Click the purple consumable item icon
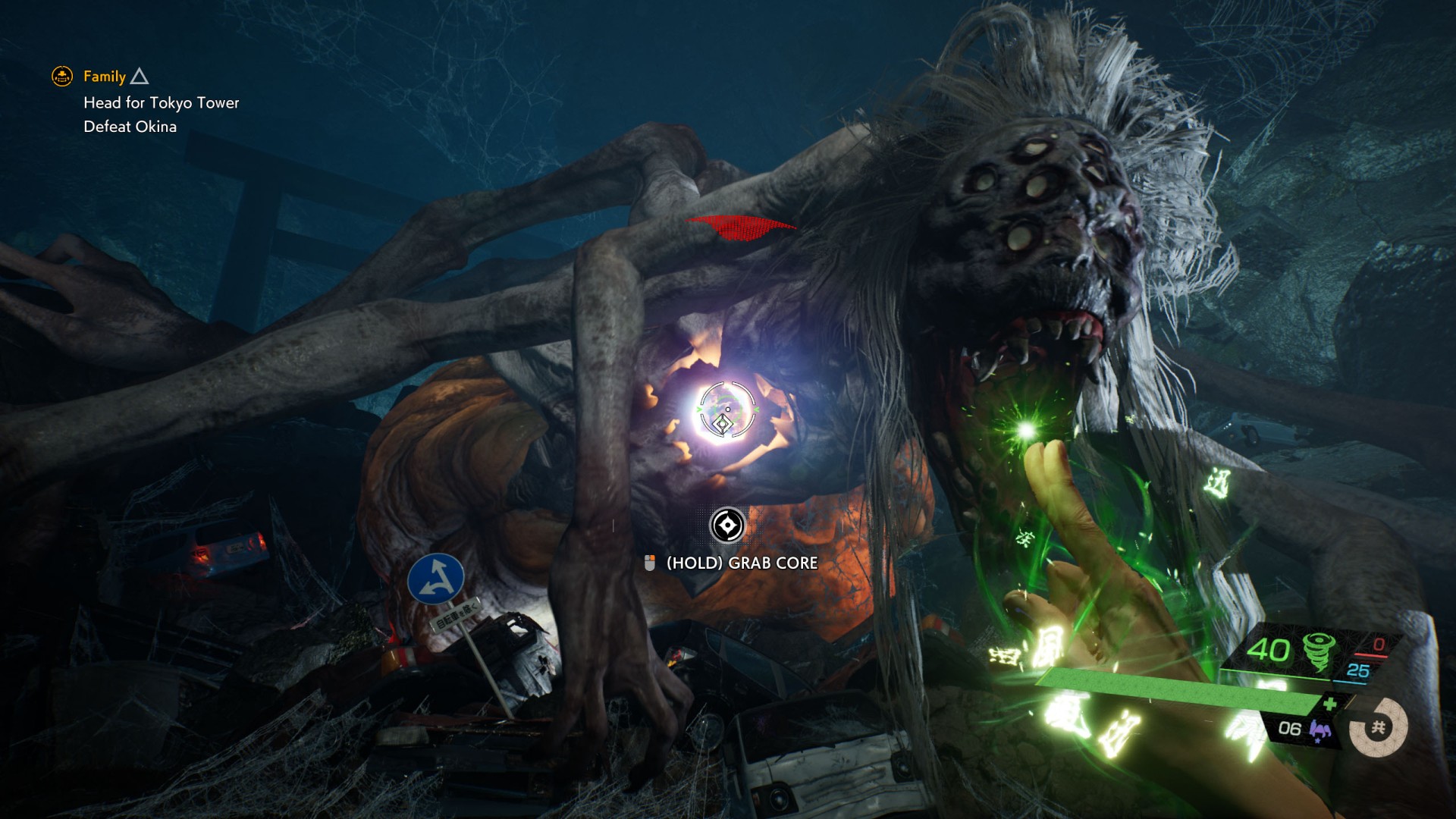The width and height of the screenshot is (1456, 819). pos(1320,730)
